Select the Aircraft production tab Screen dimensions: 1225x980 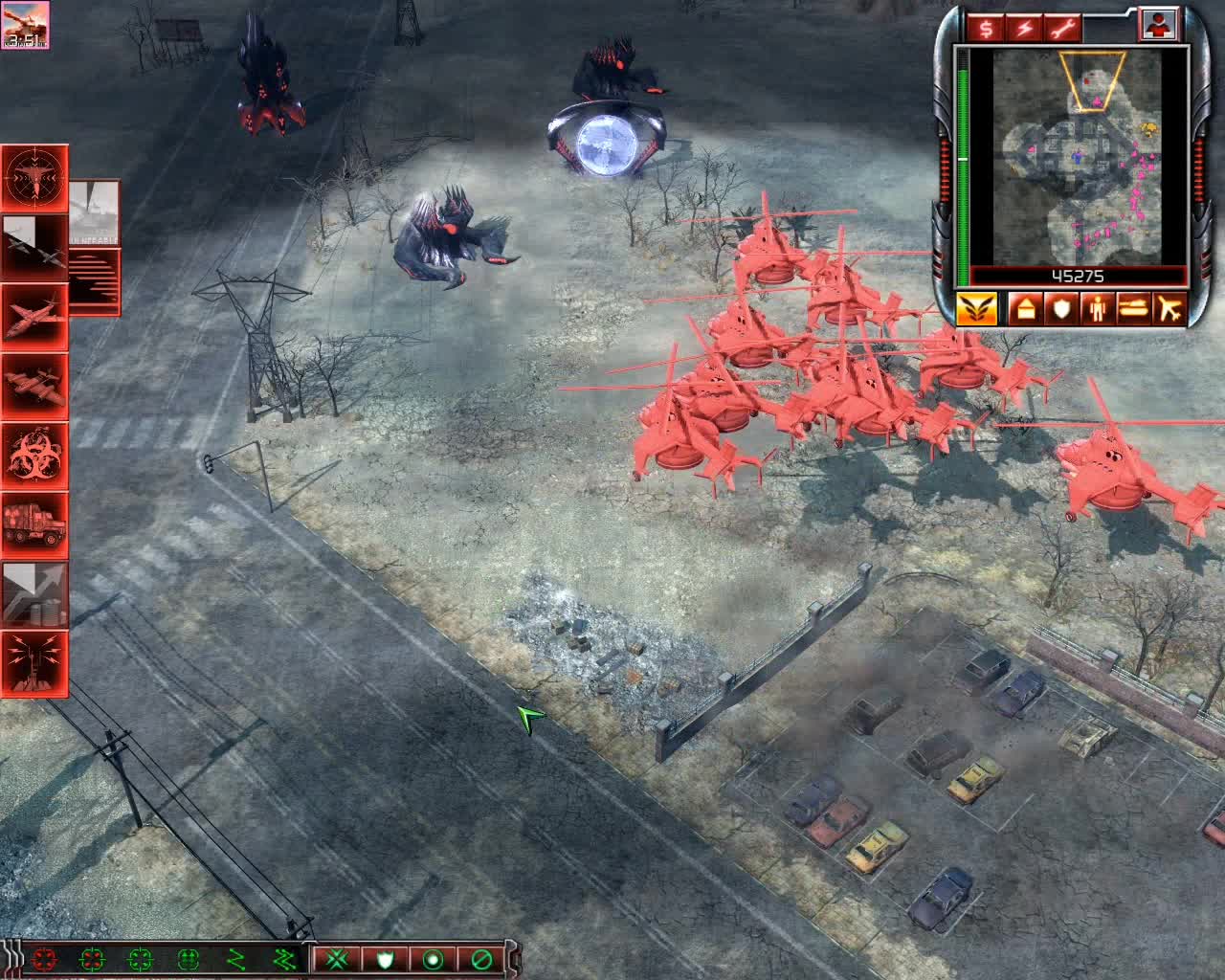(x=1170, y=308)
